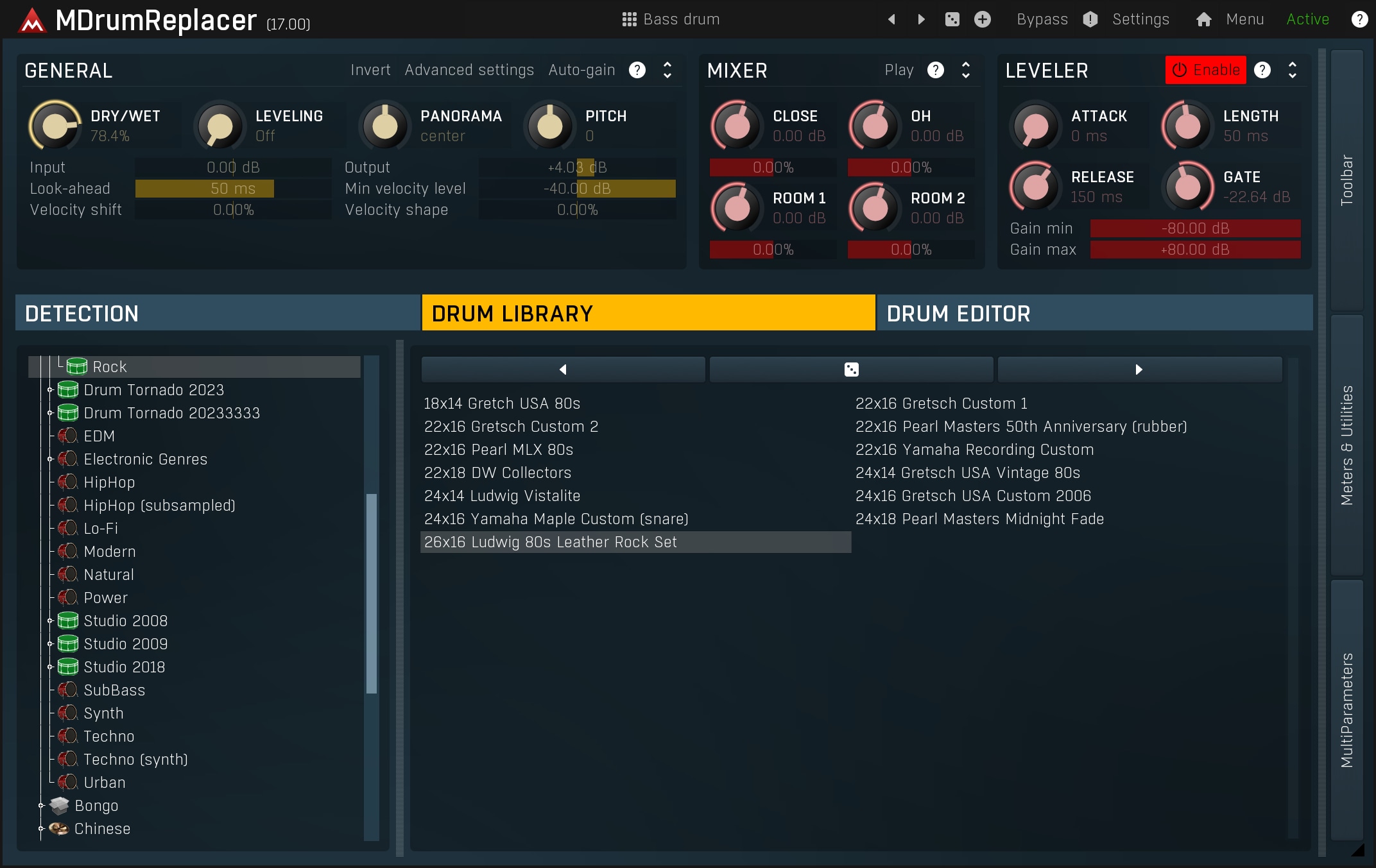
Task: Choose Studio 2018 in the drum tree
Action: point(125,667)
